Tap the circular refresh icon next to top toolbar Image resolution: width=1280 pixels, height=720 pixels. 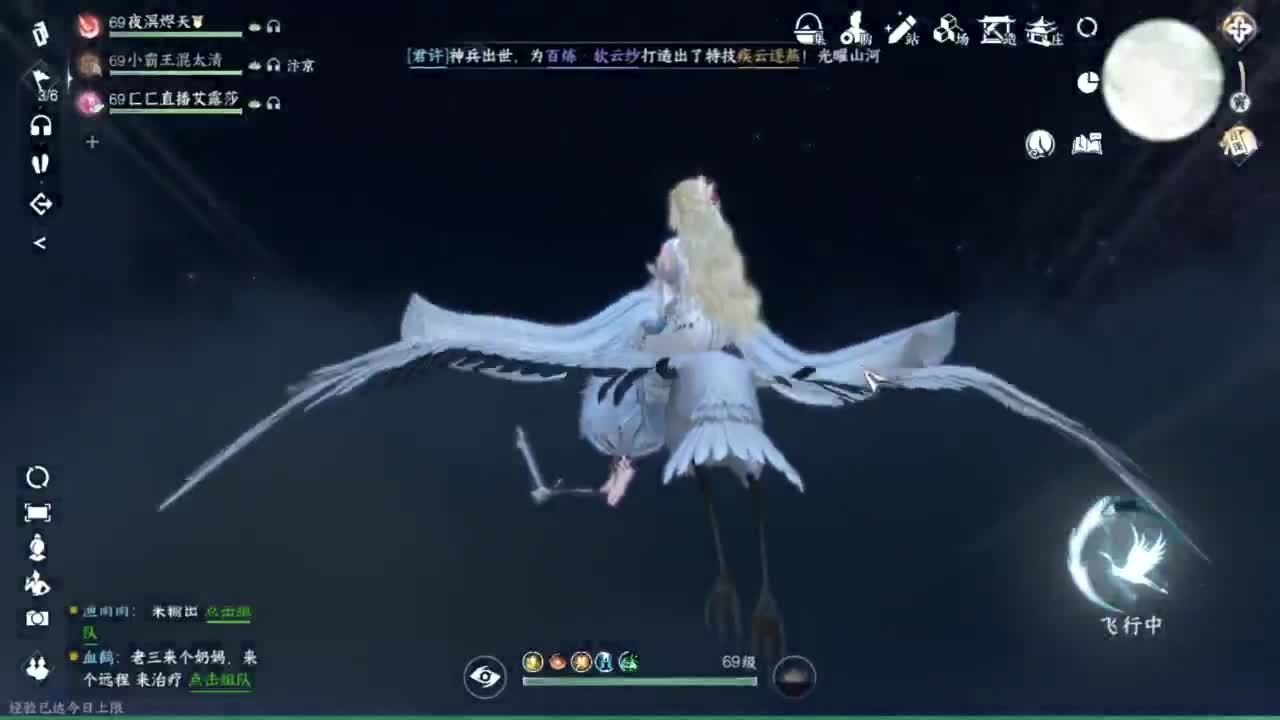pos(1086,29)
